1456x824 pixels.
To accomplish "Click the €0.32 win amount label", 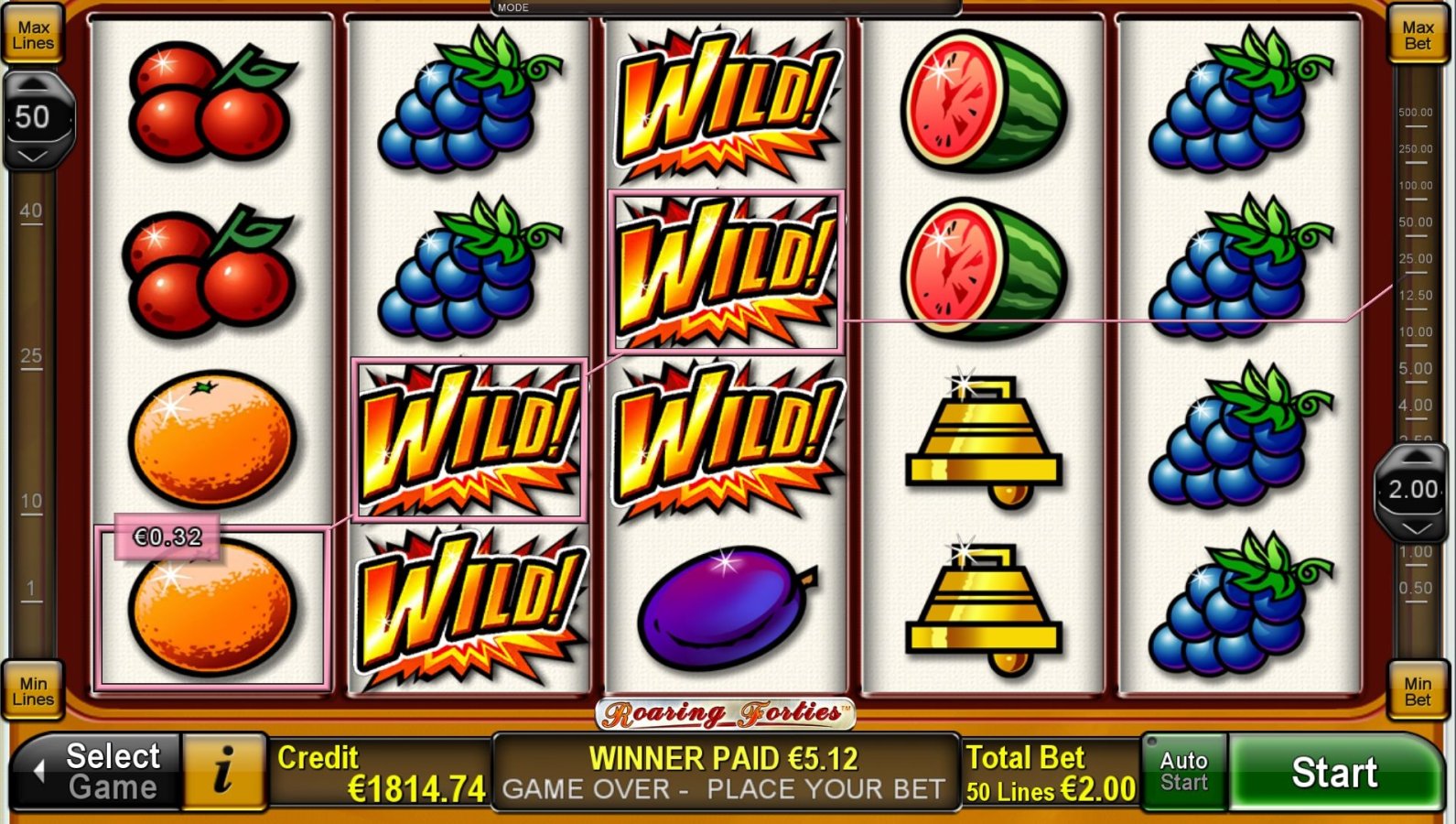I will click(x=166, y=537).
